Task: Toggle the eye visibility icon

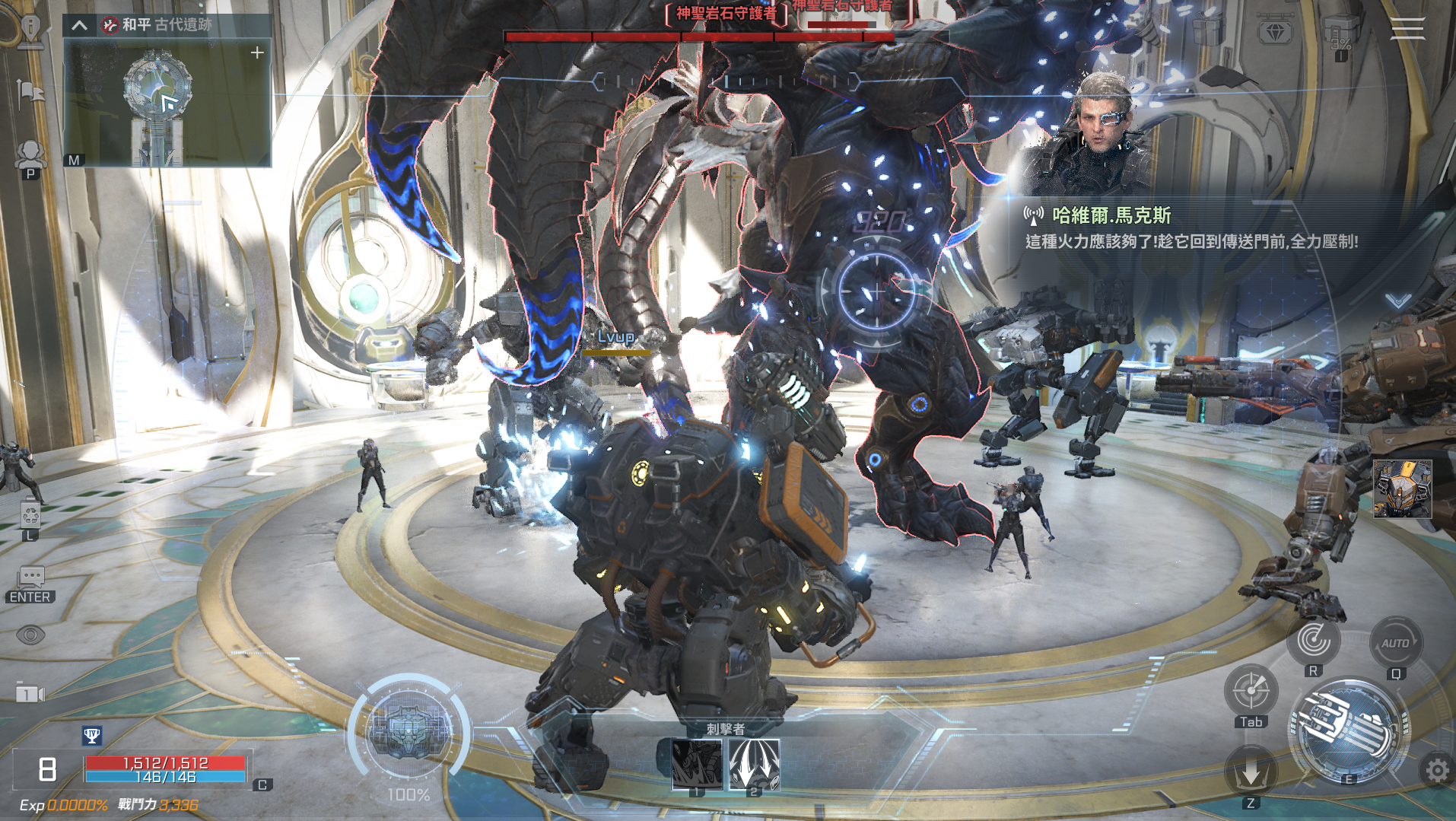Action: pyautogui.click(x=30, y=635)
